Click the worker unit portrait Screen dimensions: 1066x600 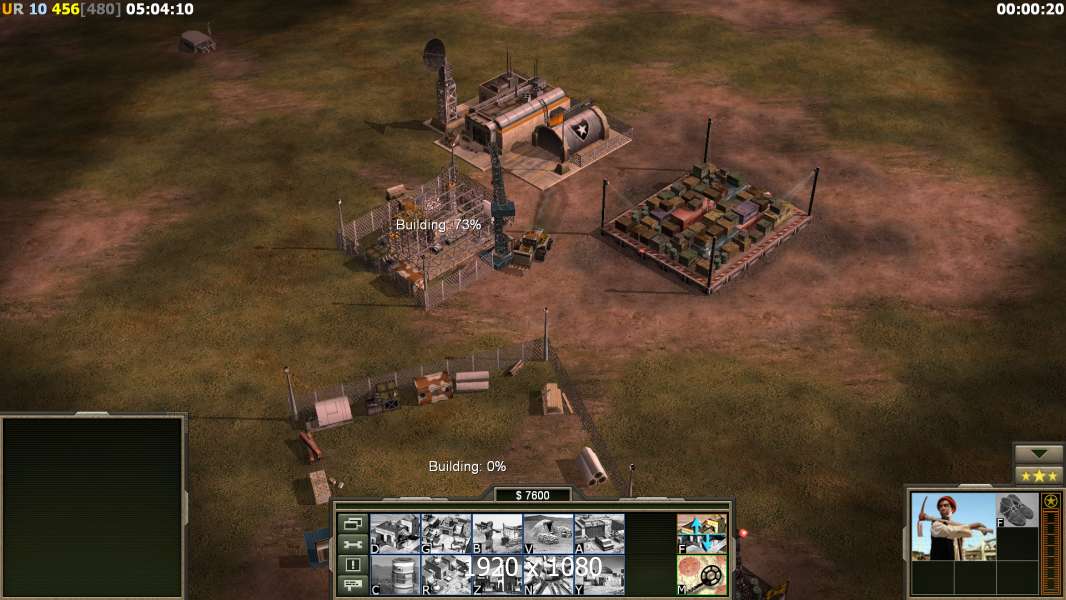pos(953,526)
